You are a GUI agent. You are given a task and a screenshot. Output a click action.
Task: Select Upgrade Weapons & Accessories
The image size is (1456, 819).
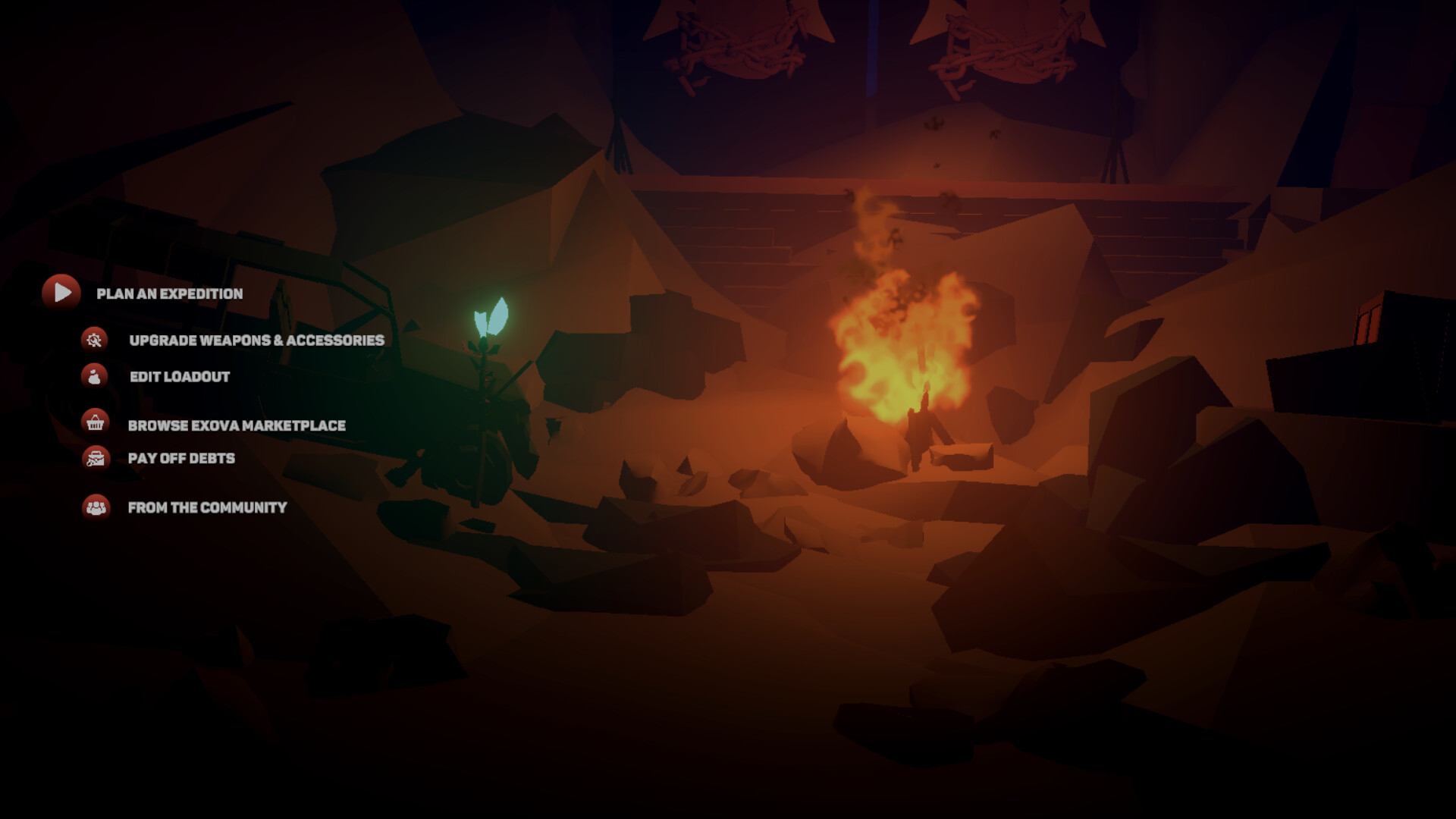[x=256, y=340]
